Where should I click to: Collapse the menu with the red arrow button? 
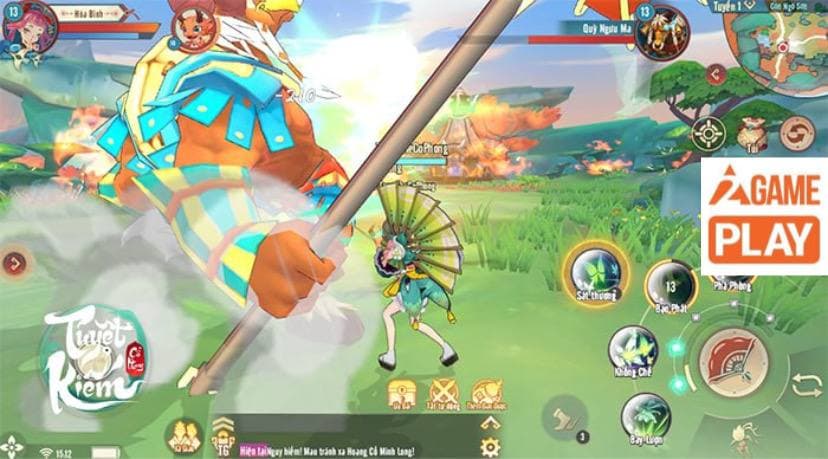[x=714, y=73]
